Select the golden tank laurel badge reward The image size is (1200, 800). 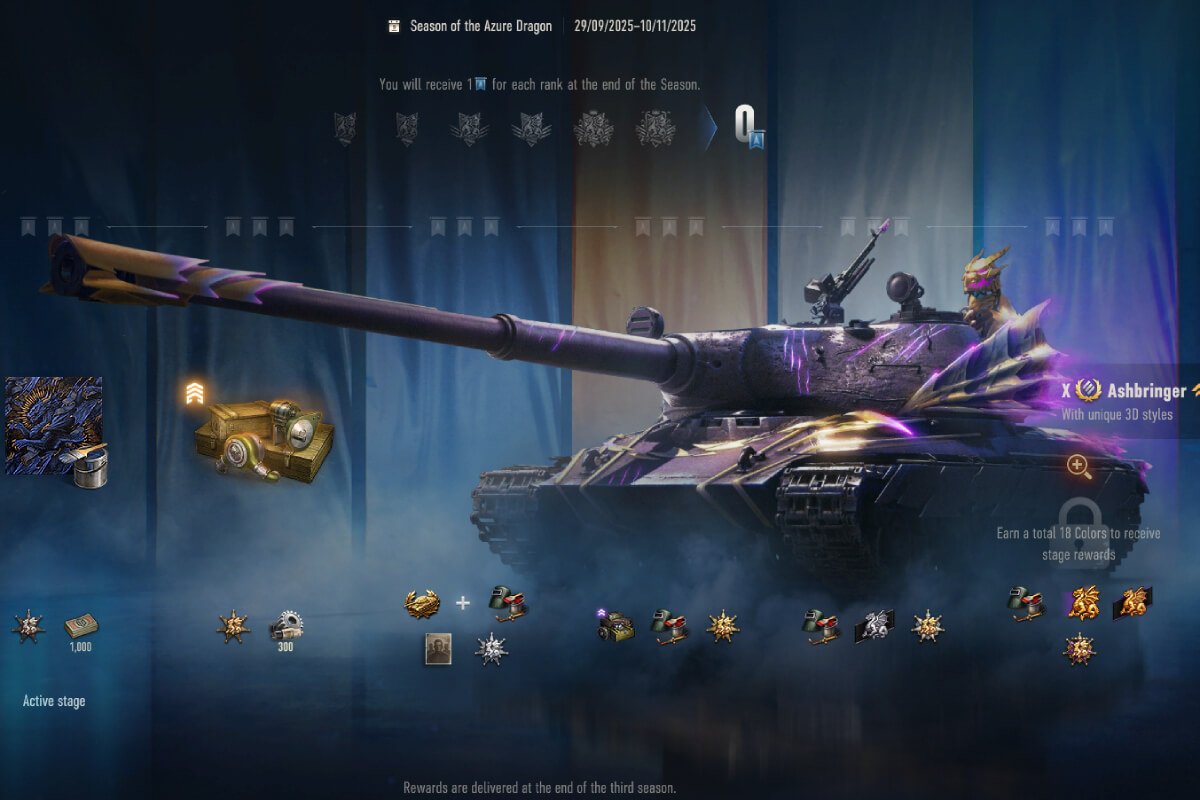coord(422,603)
